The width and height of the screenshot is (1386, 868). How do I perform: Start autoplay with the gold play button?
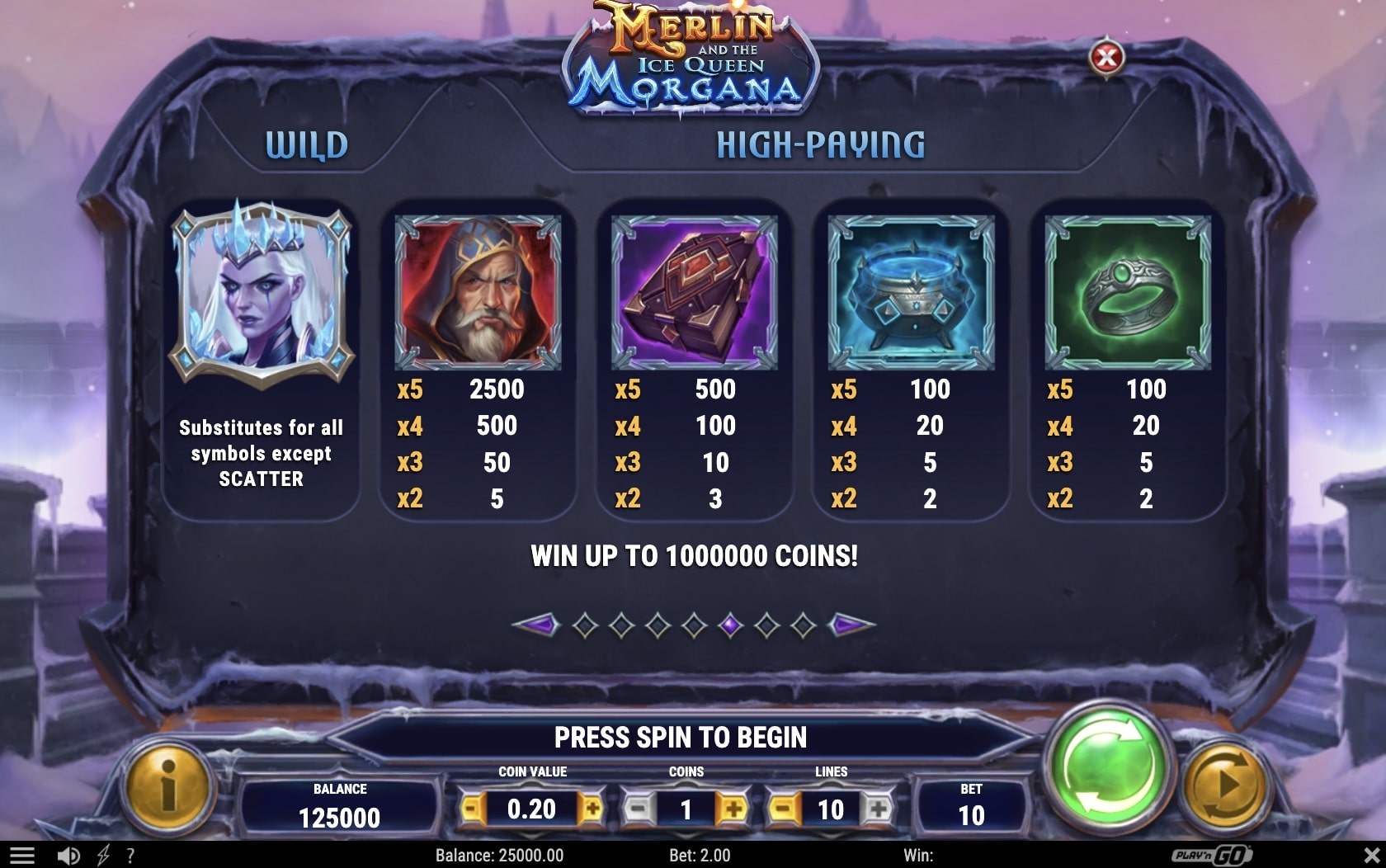(x=1224, y=785)
